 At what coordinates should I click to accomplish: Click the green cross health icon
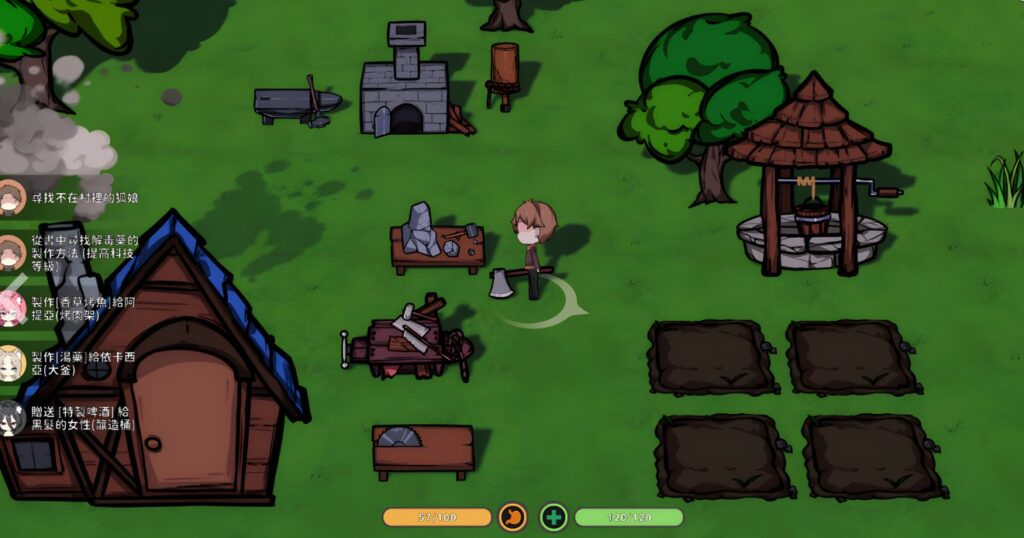[x=554, y=517]
